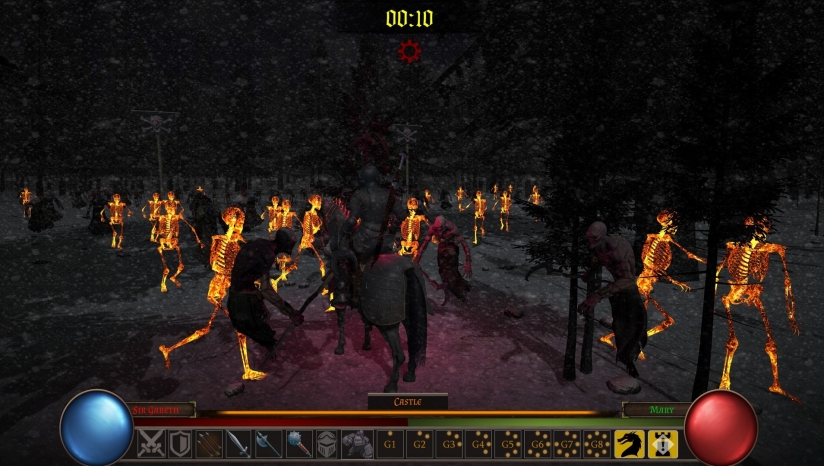Open the yellow exclamation info icon

pyautogui.click(x=663, y=443)
